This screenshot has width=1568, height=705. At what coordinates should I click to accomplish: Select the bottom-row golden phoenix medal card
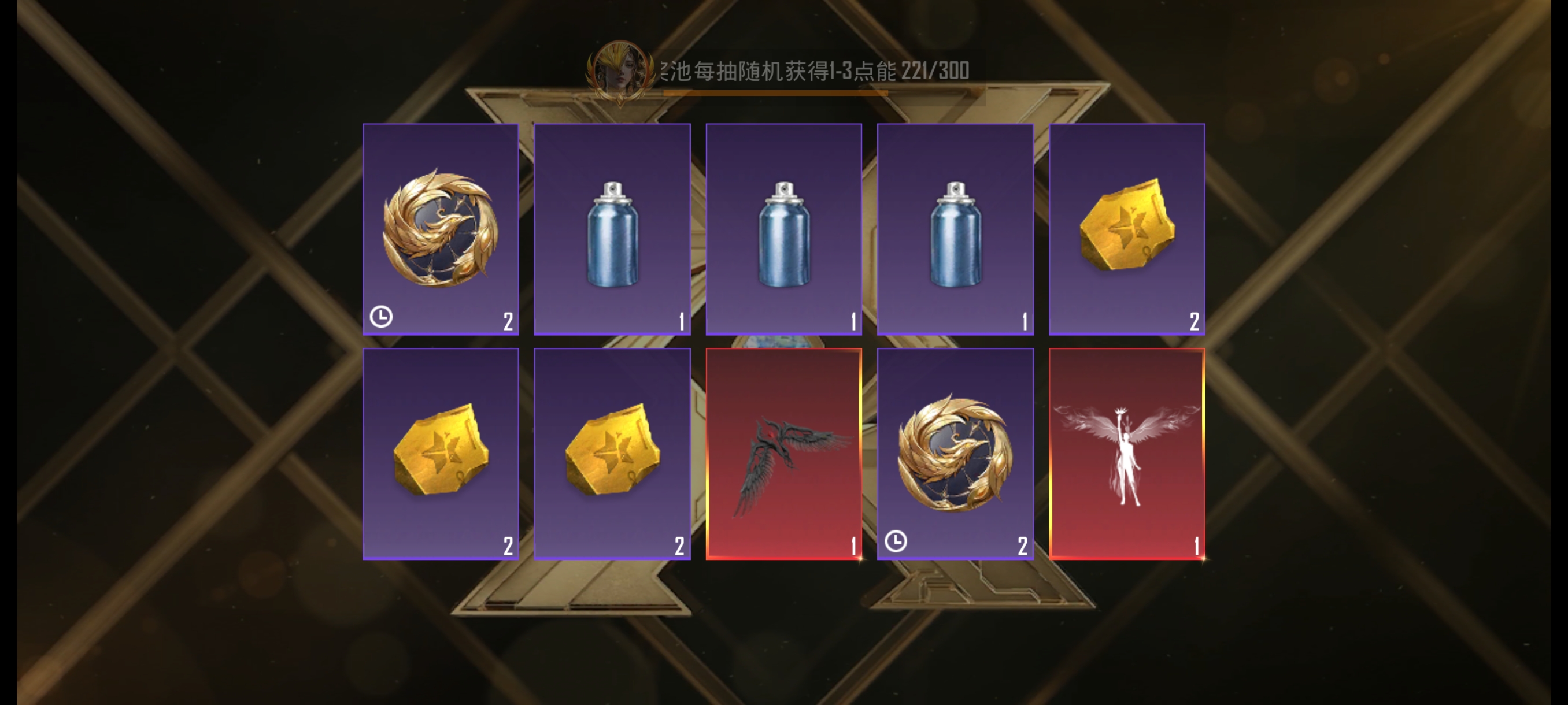[x=954, y=453]
